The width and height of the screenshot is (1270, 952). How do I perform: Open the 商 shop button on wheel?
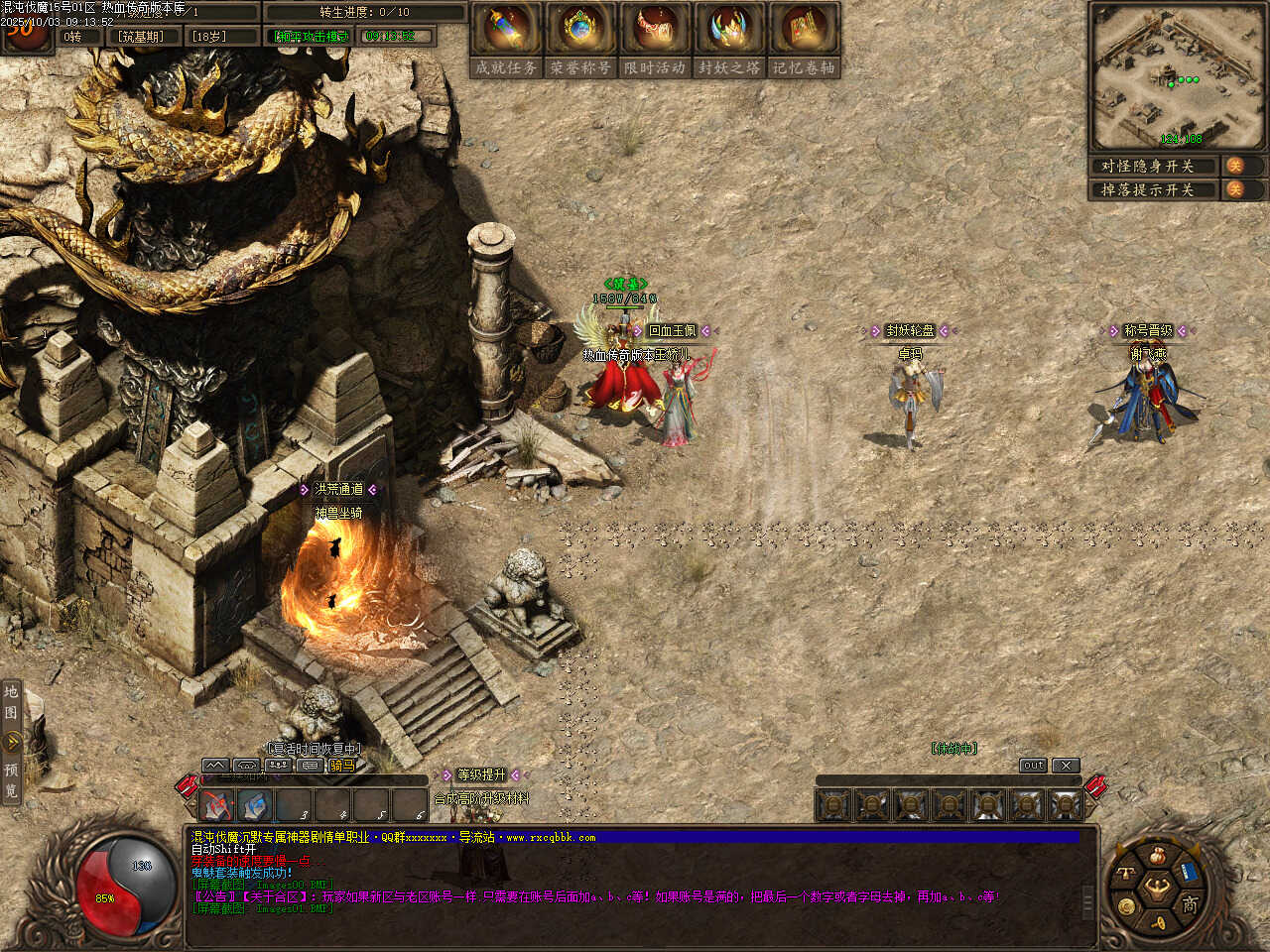click(x=1189, y=903)
